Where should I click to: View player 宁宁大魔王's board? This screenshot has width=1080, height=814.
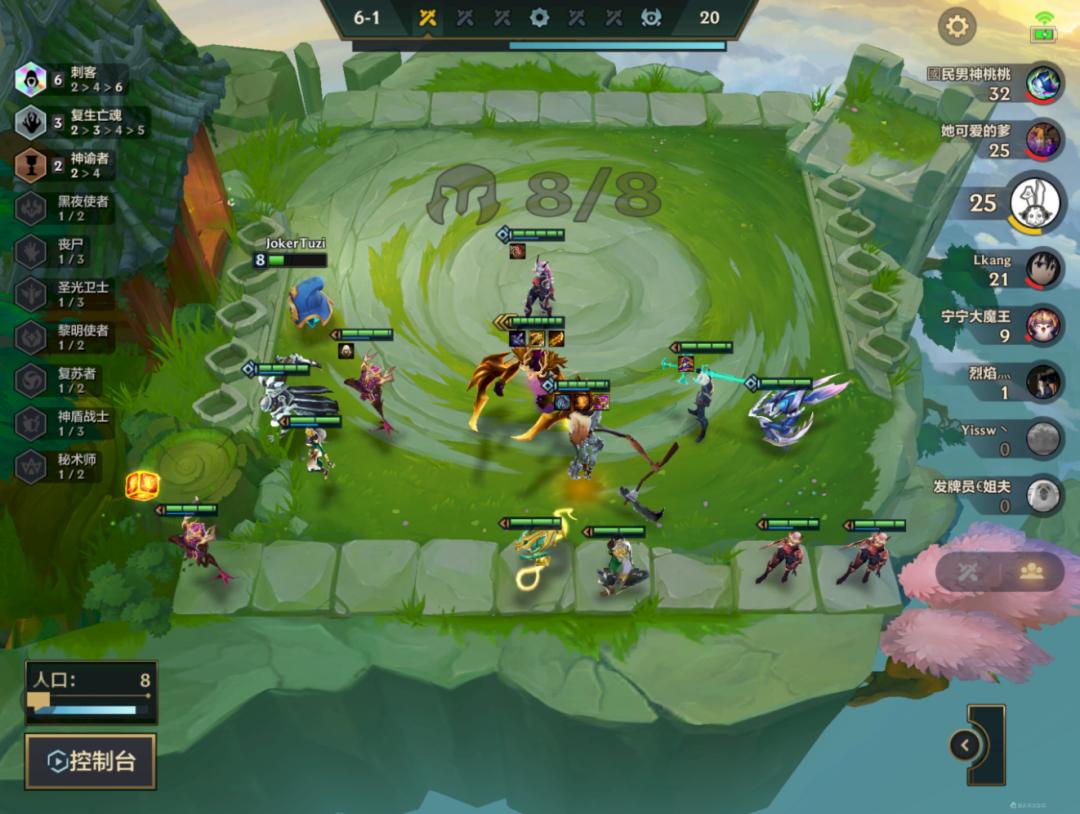pos(1043,325)
